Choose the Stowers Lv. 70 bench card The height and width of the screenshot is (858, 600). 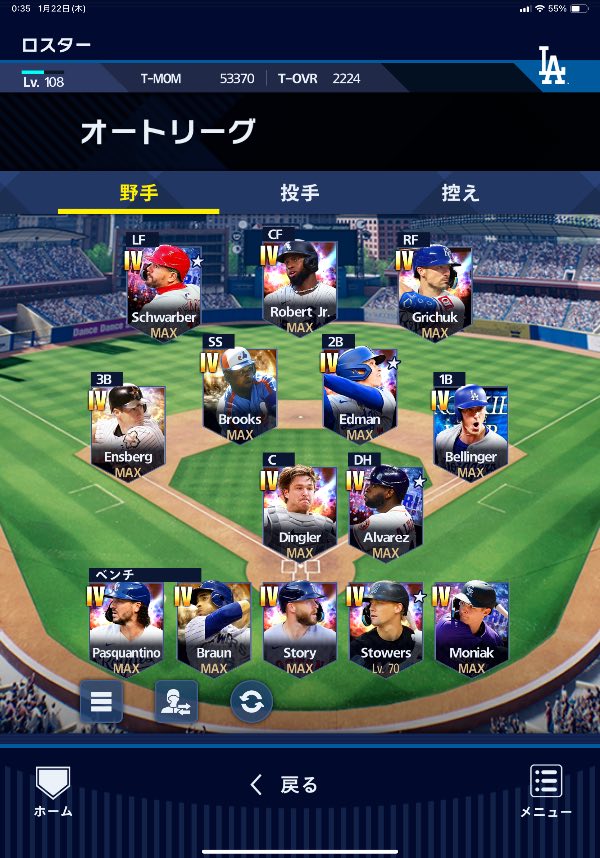pos(385,627)
